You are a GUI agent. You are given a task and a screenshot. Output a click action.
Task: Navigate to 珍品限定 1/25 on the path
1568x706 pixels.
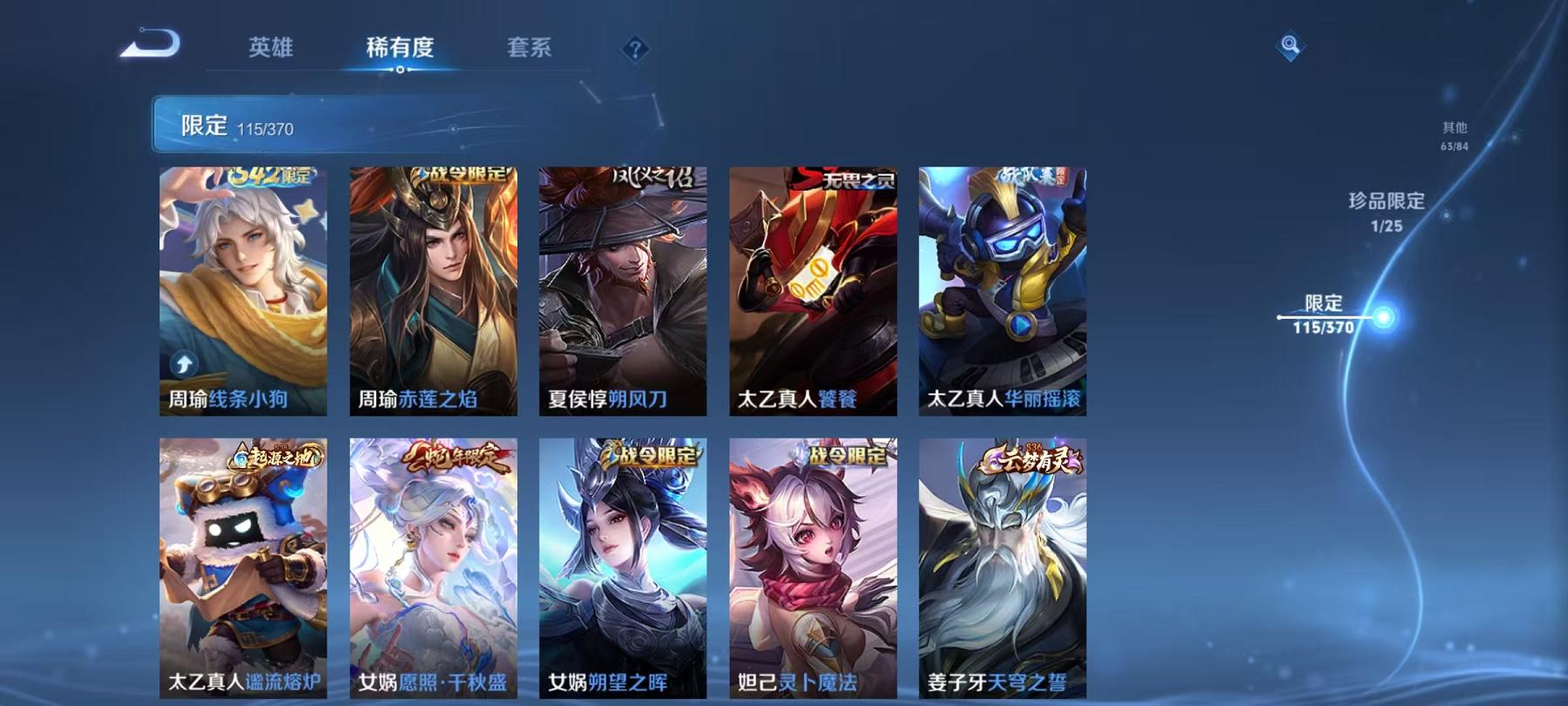[x=1383, y=211]
